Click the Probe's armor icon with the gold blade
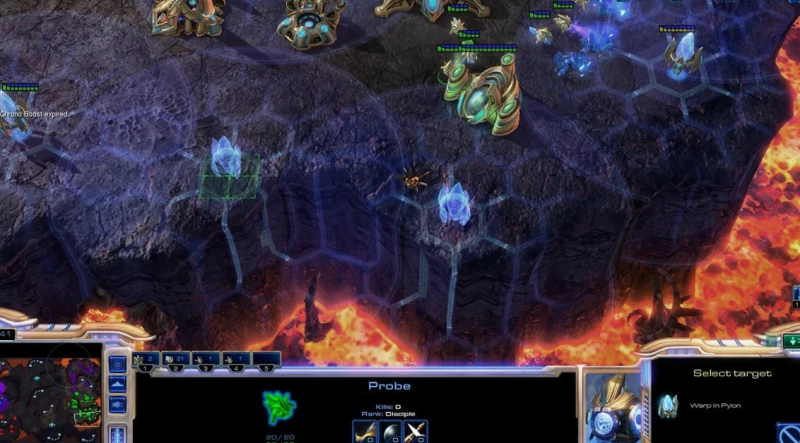 [x=365, y=432]
